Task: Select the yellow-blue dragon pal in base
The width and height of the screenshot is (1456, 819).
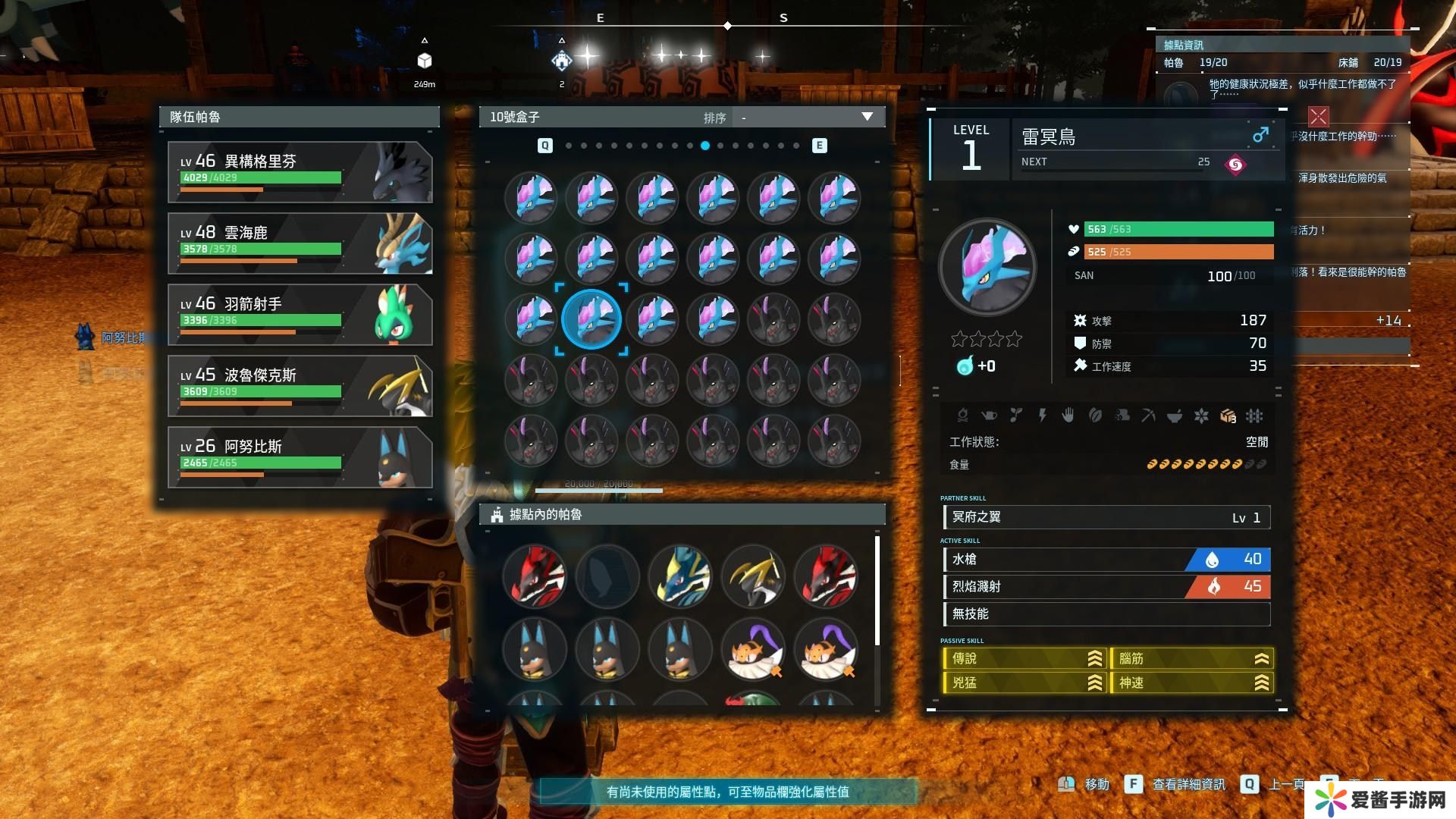Action: [680, 576]
